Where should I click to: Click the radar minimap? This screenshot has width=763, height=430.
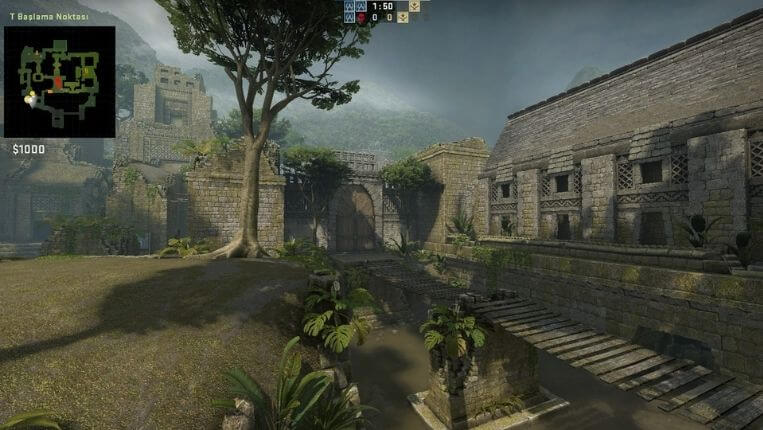click(59, 82)
